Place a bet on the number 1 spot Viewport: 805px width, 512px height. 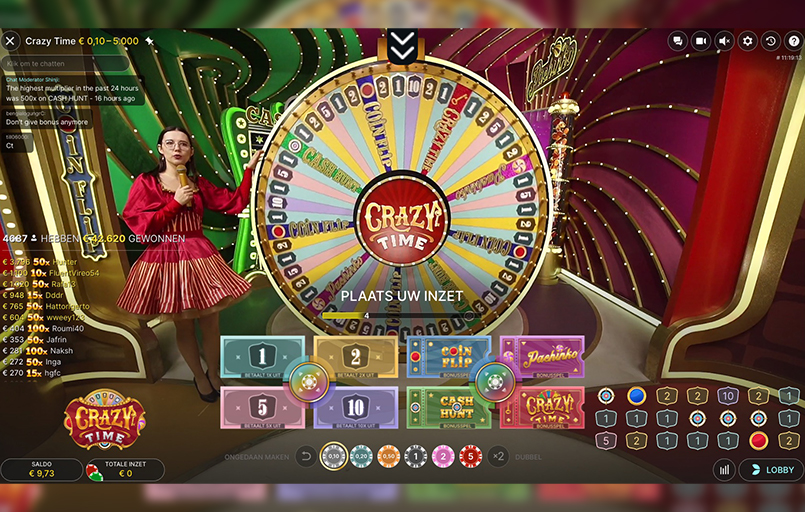tap(260, 357)
